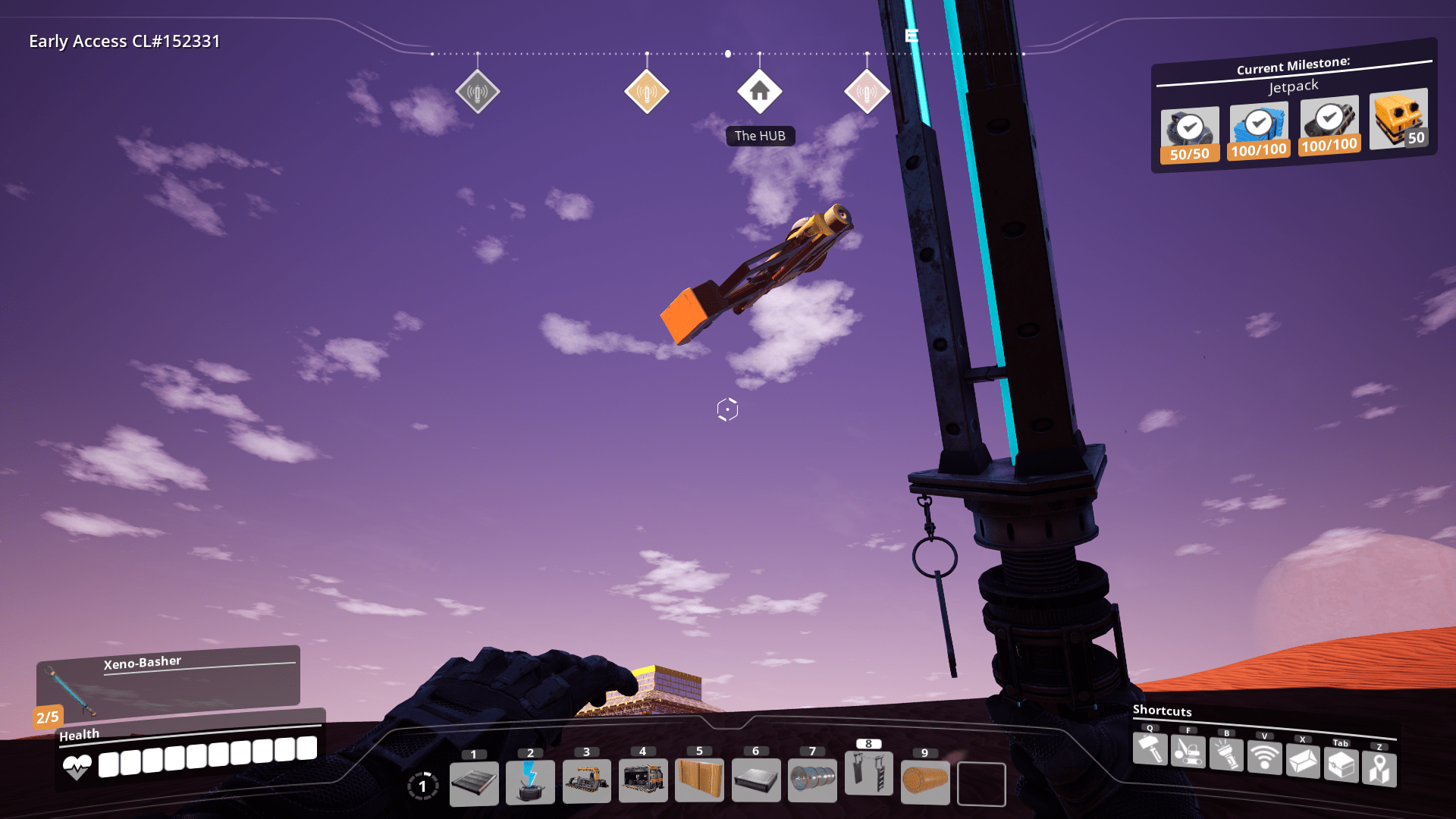1456x819 pixels.
Task: Select the crane machine in hotbar slot 3
Action: point(586,781)
